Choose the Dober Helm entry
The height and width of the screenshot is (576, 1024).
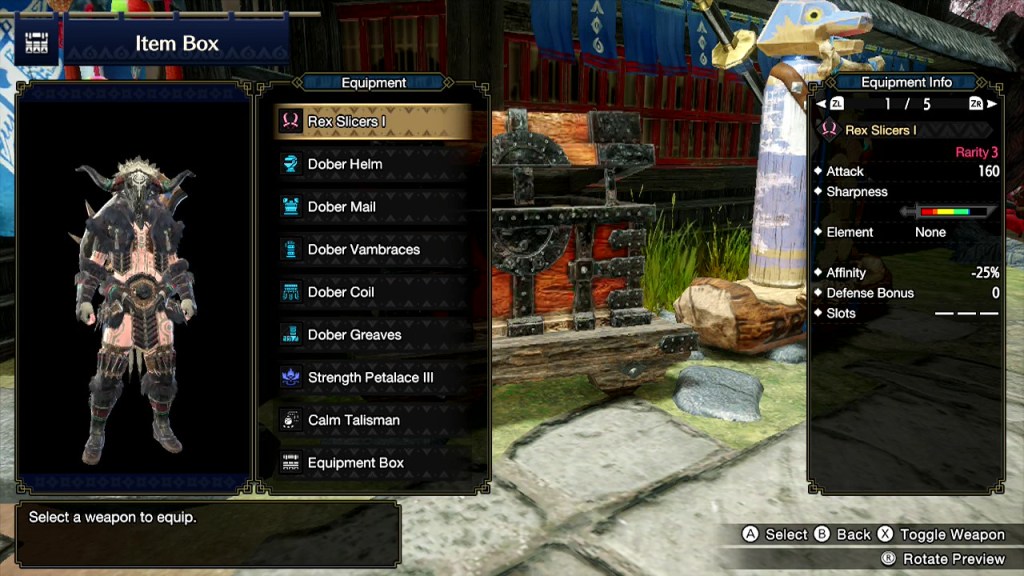[x=372, y=164]
